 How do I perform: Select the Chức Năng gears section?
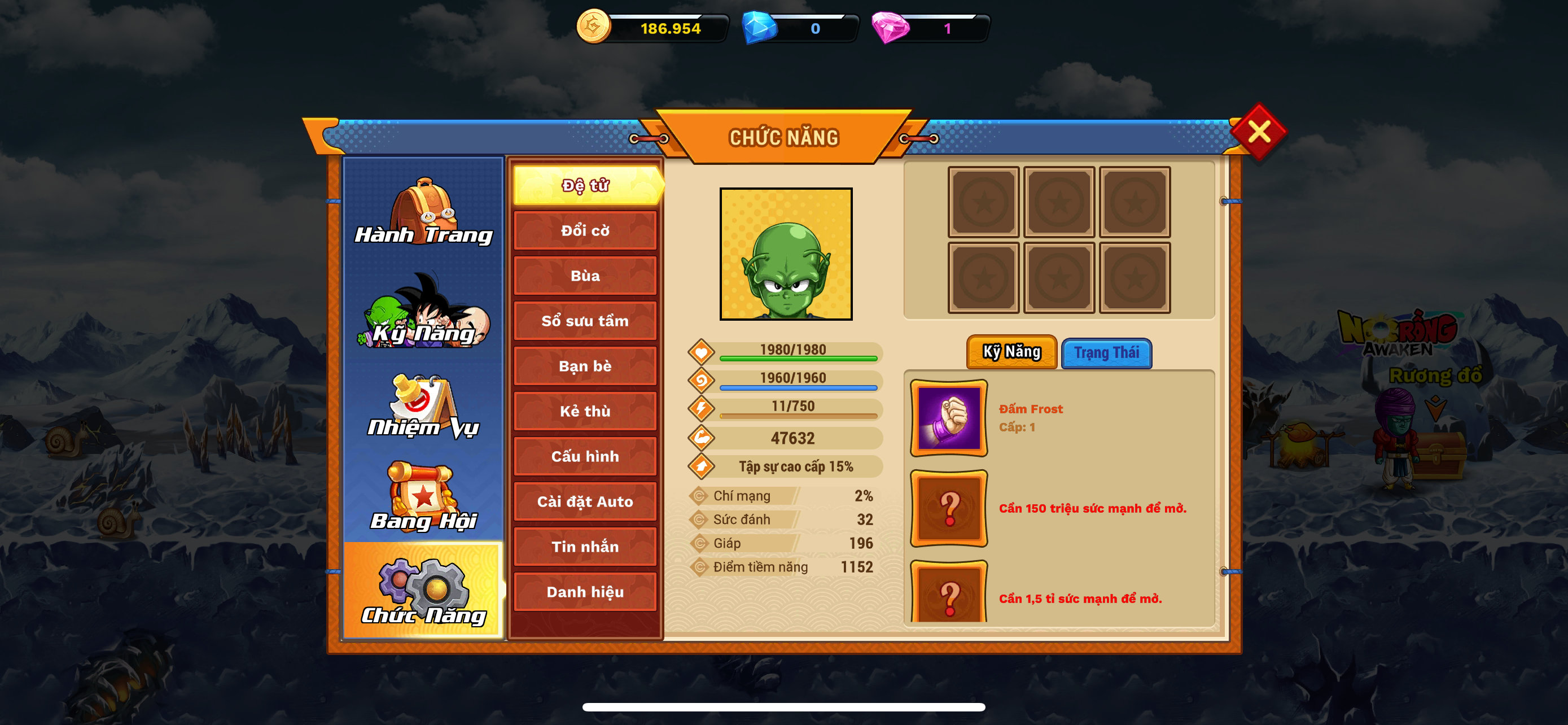pos(424,591)
